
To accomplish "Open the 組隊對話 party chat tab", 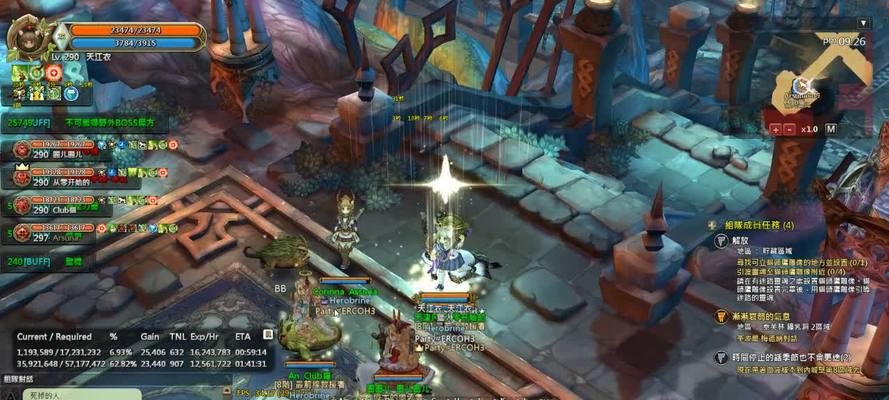I will [x=19, y=379].
